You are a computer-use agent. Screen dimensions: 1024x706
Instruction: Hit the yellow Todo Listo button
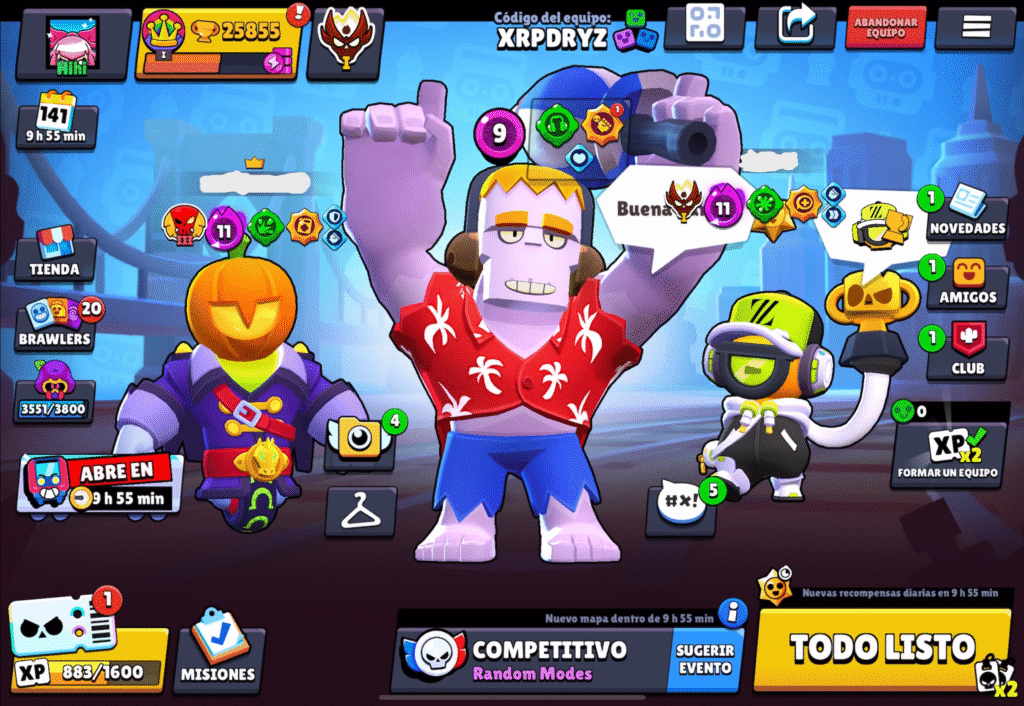point(882,648)
